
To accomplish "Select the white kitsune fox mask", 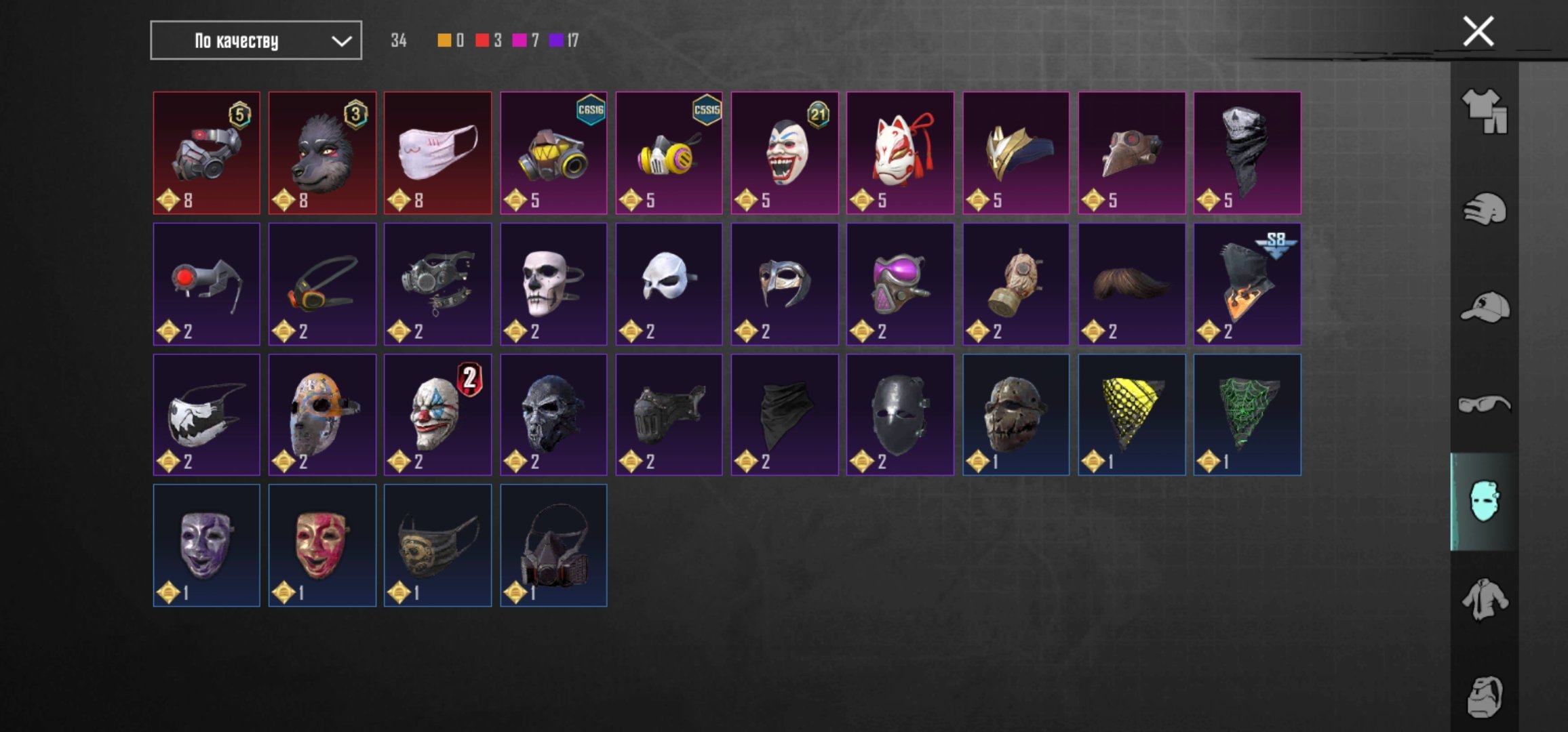I will [x=900, y=153].
